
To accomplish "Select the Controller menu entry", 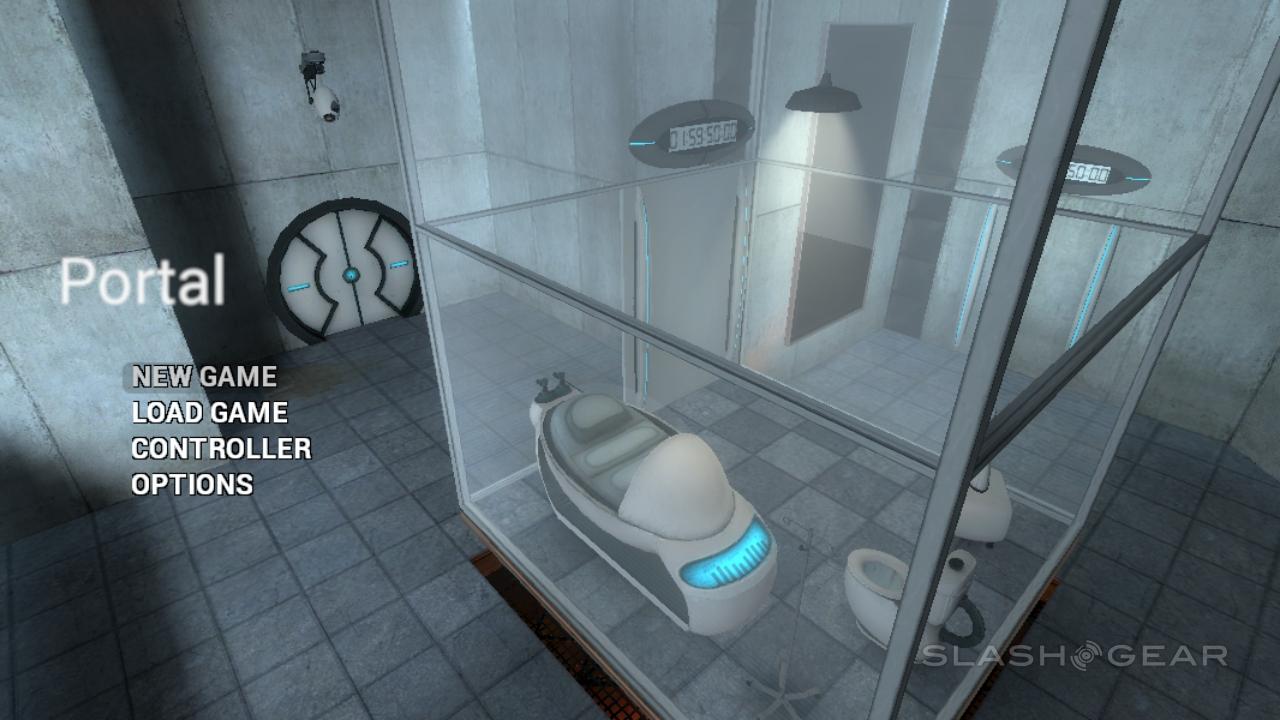I will (221, 449).
